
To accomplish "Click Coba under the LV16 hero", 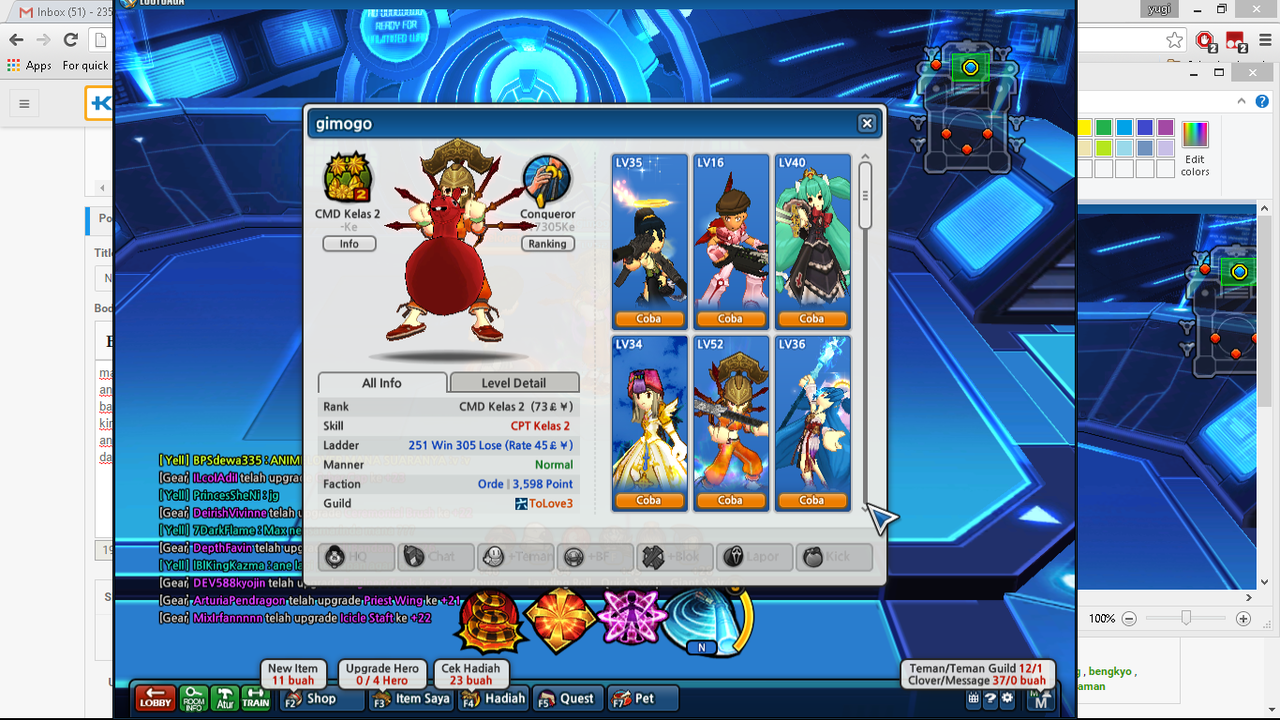I will pos(730,319).
